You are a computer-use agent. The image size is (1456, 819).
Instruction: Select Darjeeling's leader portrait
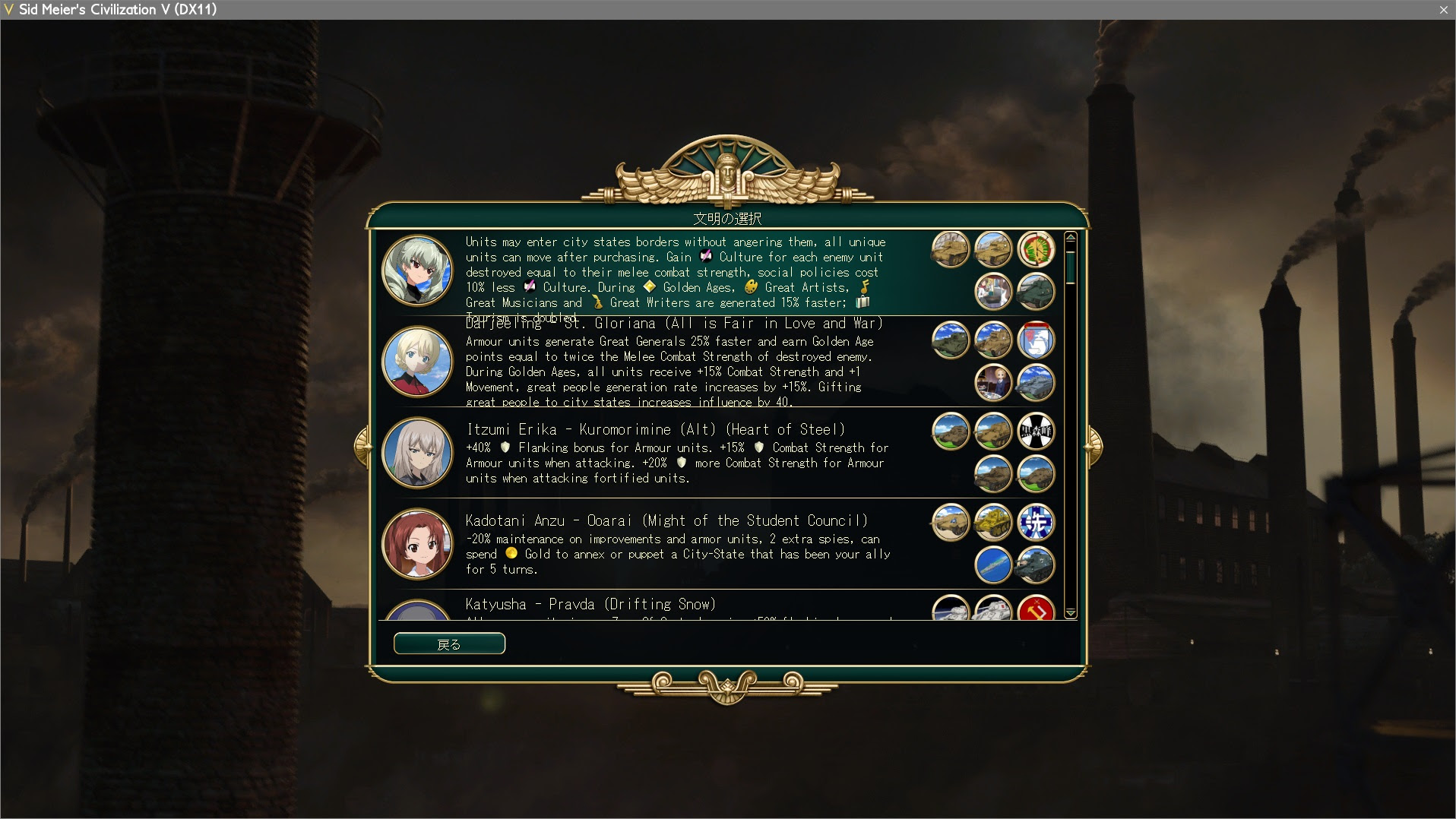(x=417, y=362)
